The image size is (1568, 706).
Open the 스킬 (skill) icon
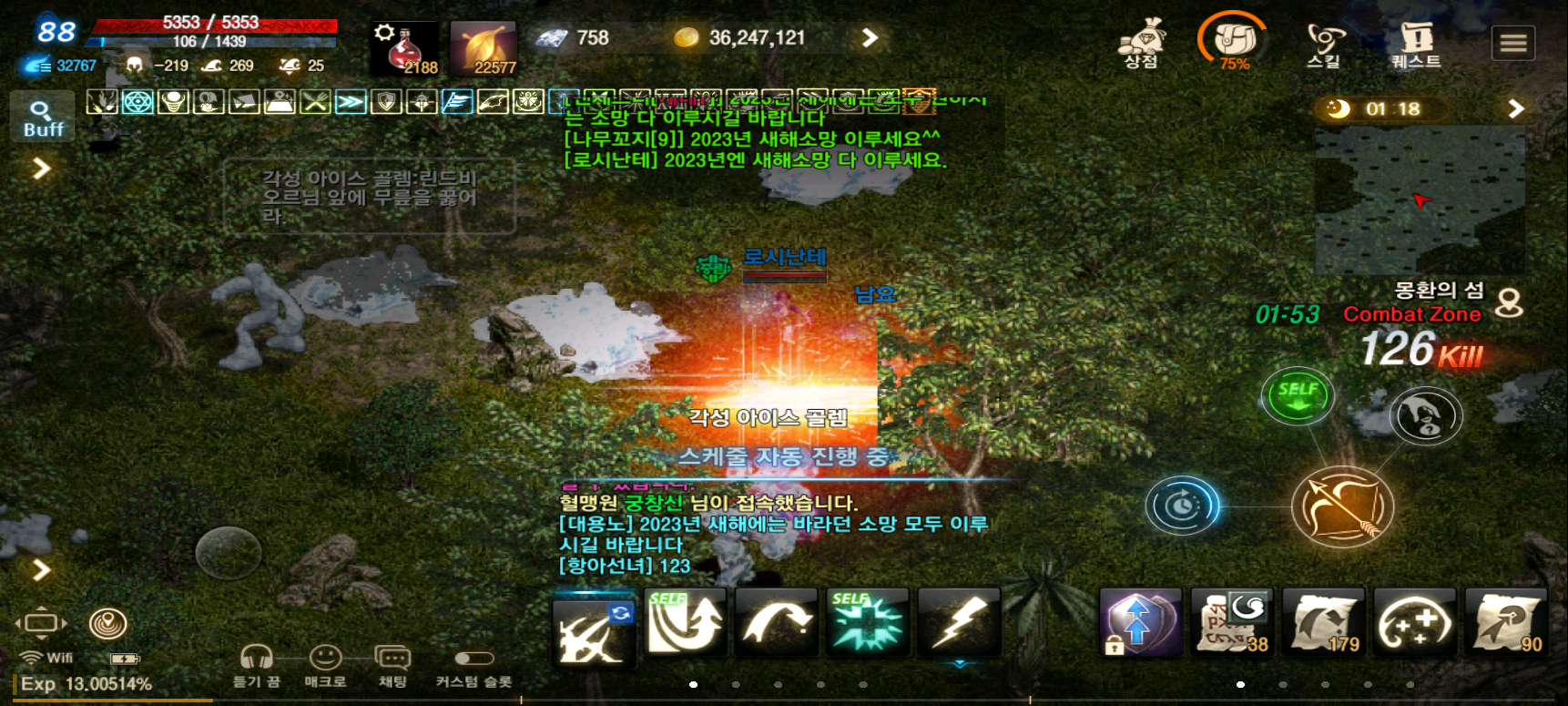pyautogui.click(x=1325, y=41)
